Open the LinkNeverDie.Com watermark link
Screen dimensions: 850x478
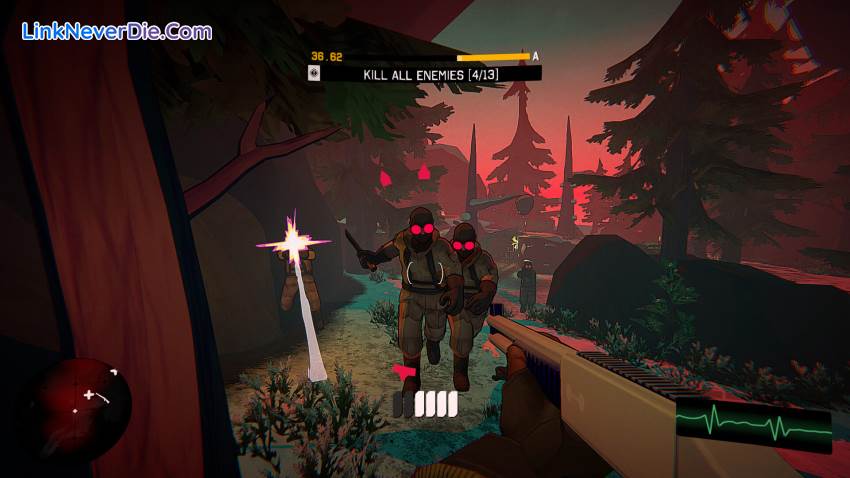click(117, 32)
